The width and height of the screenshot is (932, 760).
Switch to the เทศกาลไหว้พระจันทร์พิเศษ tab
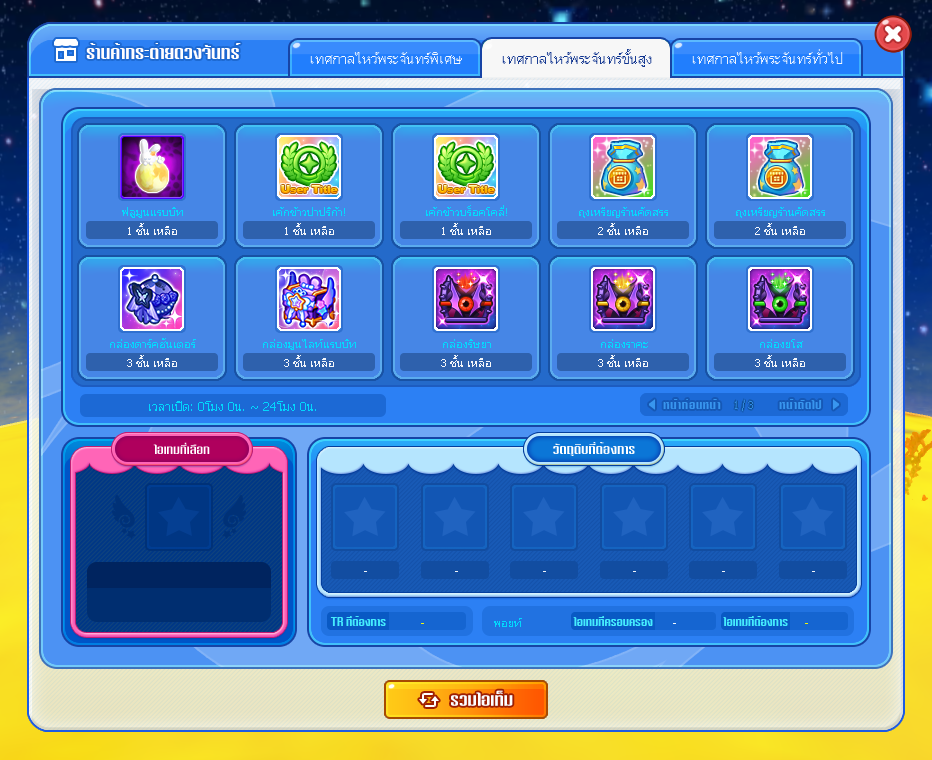[384, 59]
